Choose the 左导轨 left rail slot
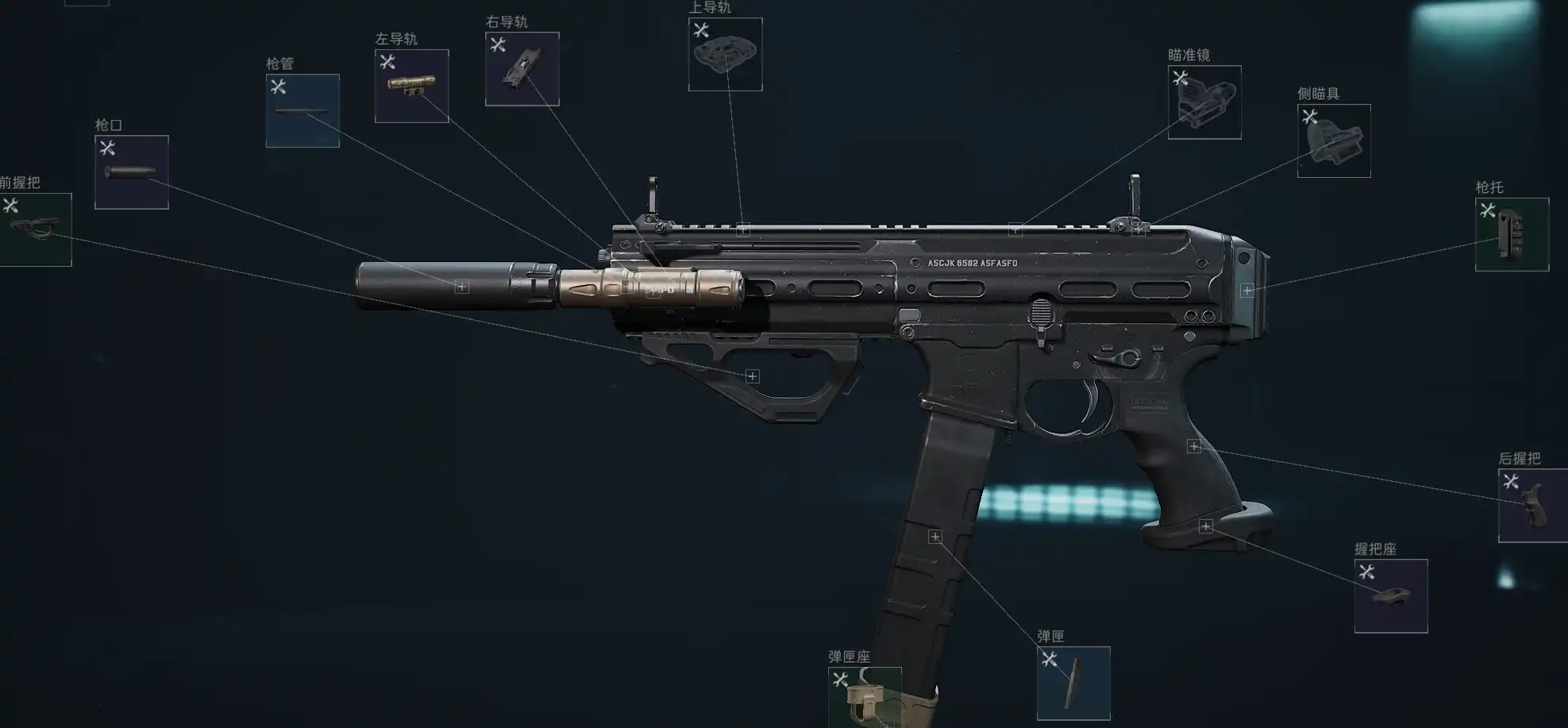 tap(411, 86)
